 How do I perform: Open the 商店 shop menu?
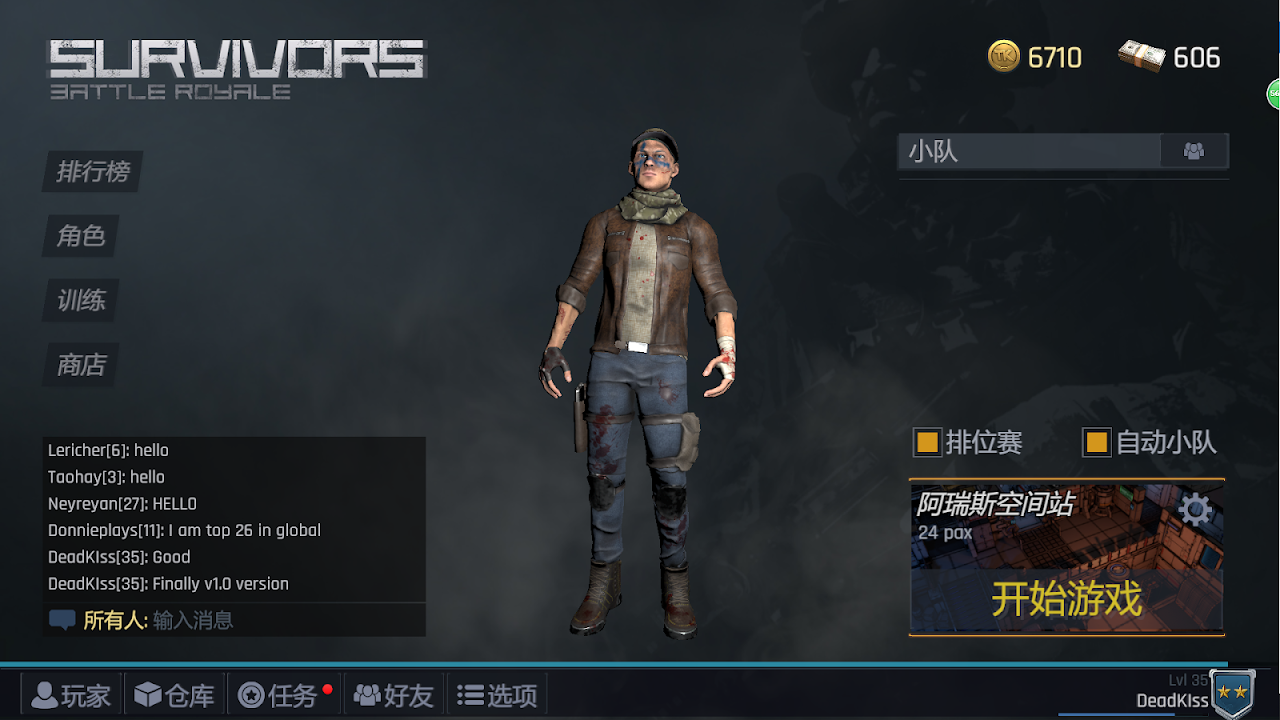pos(81,364)
